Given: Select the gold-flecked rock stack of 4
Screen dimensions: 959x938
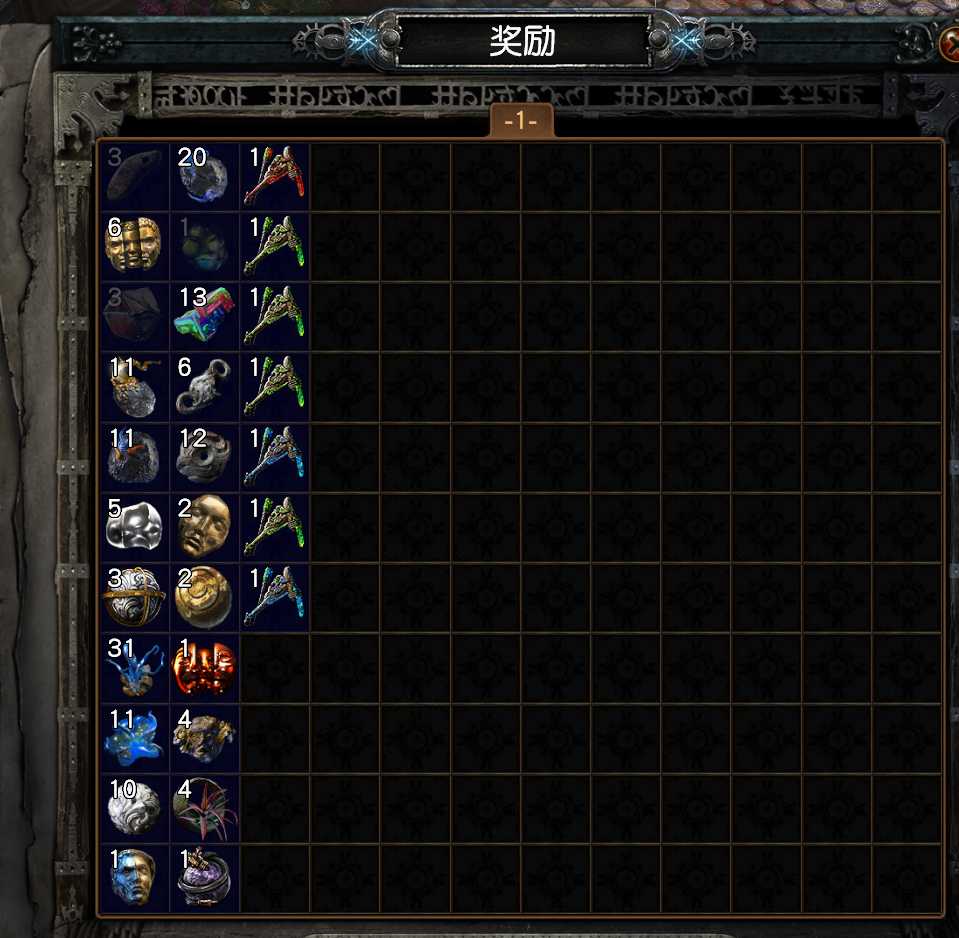Looking at the screenshot, I should pyautogui.click(x=204, y=737).
